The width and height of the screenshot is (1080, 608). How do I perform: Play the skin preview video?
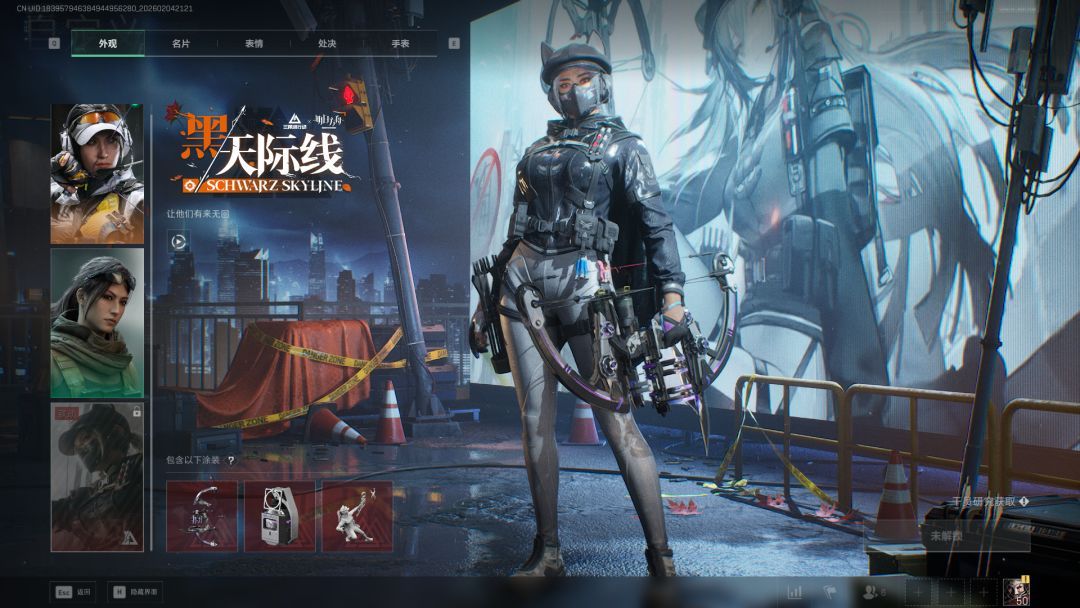(x=178, y=241)
